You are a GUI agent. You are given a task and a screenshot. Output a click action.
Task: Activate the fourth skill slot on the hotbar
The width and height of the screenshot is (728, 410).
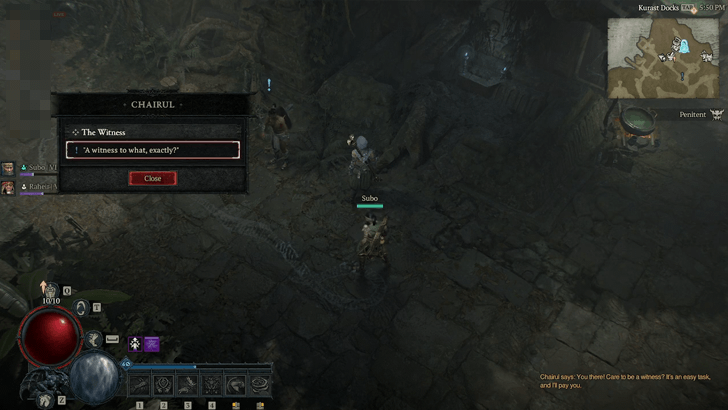212,384
